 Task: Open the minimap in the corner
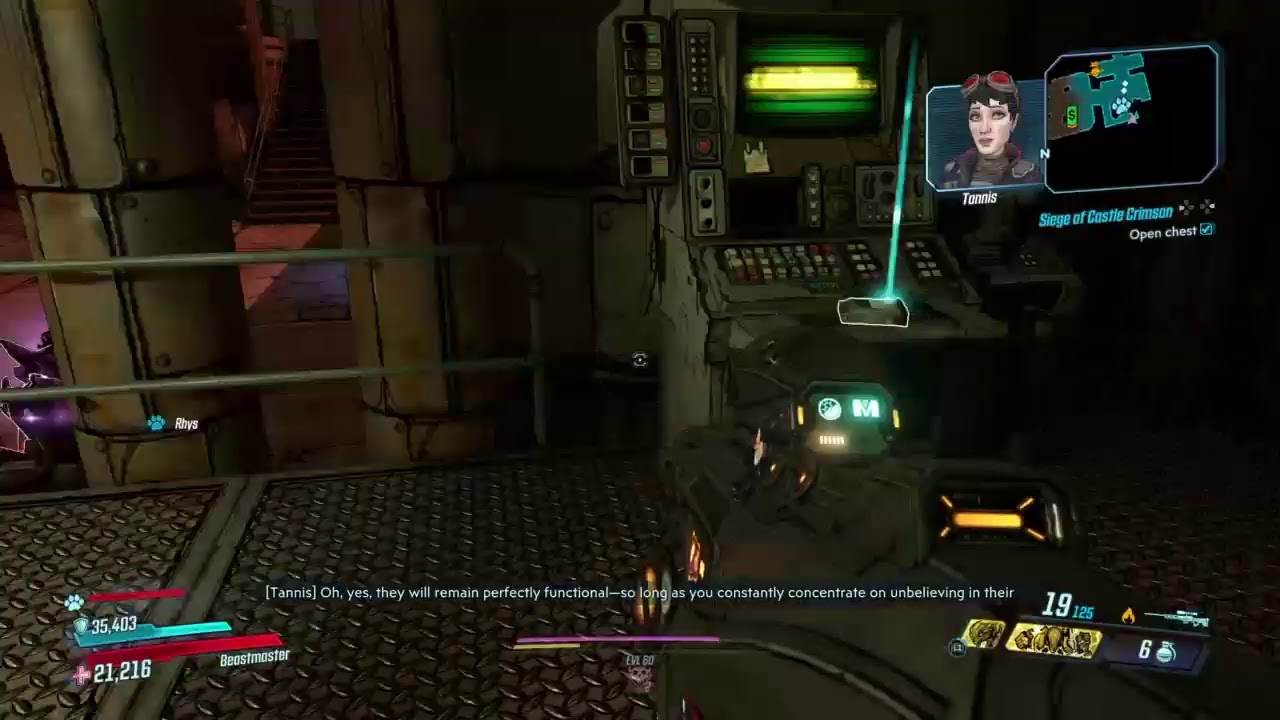pyautogui.click(x=1132, y=118)
